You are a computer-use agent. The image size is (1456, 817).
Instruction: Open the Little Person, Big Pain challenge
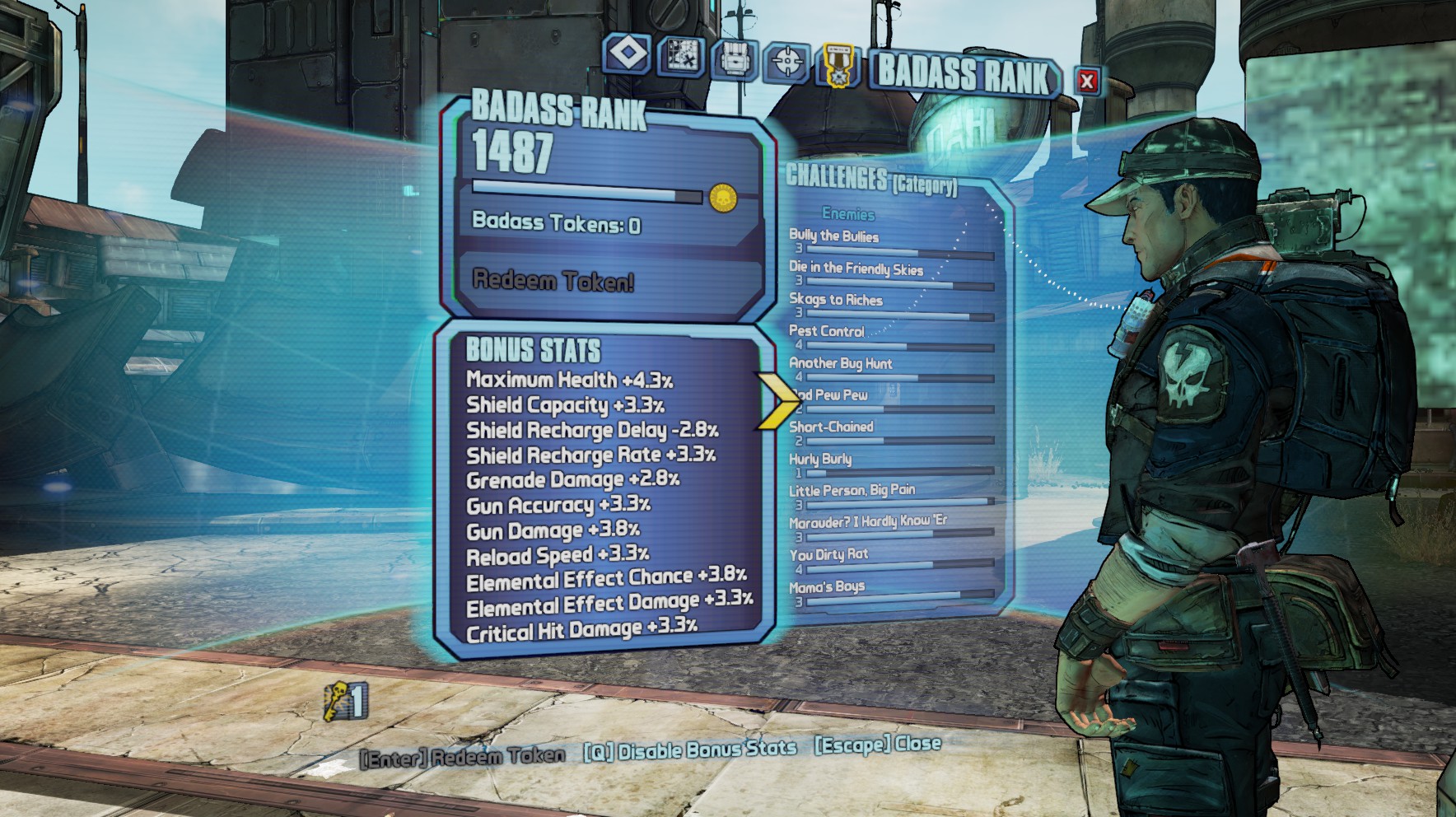pyautogui.click(x=852, y=490)
